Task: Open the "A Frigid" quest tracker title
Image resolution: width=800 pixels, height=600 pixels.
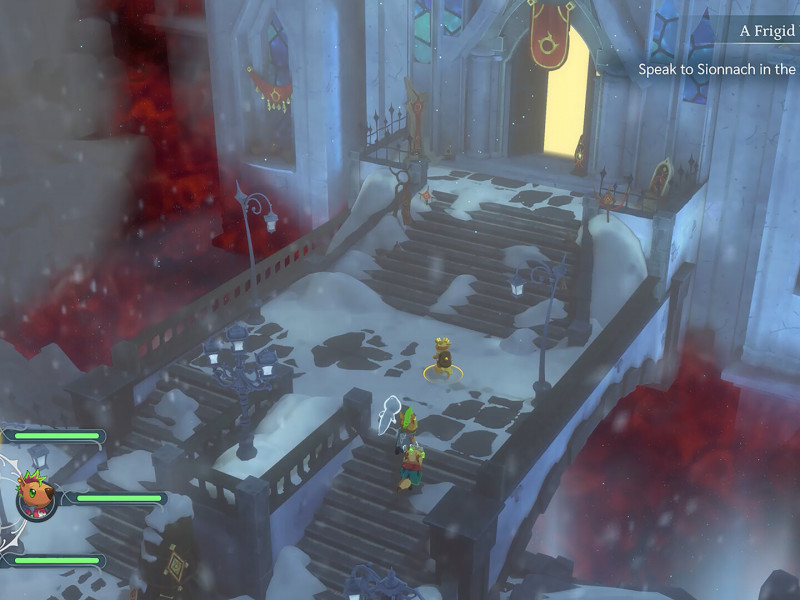Action: [x=767, y=31]
